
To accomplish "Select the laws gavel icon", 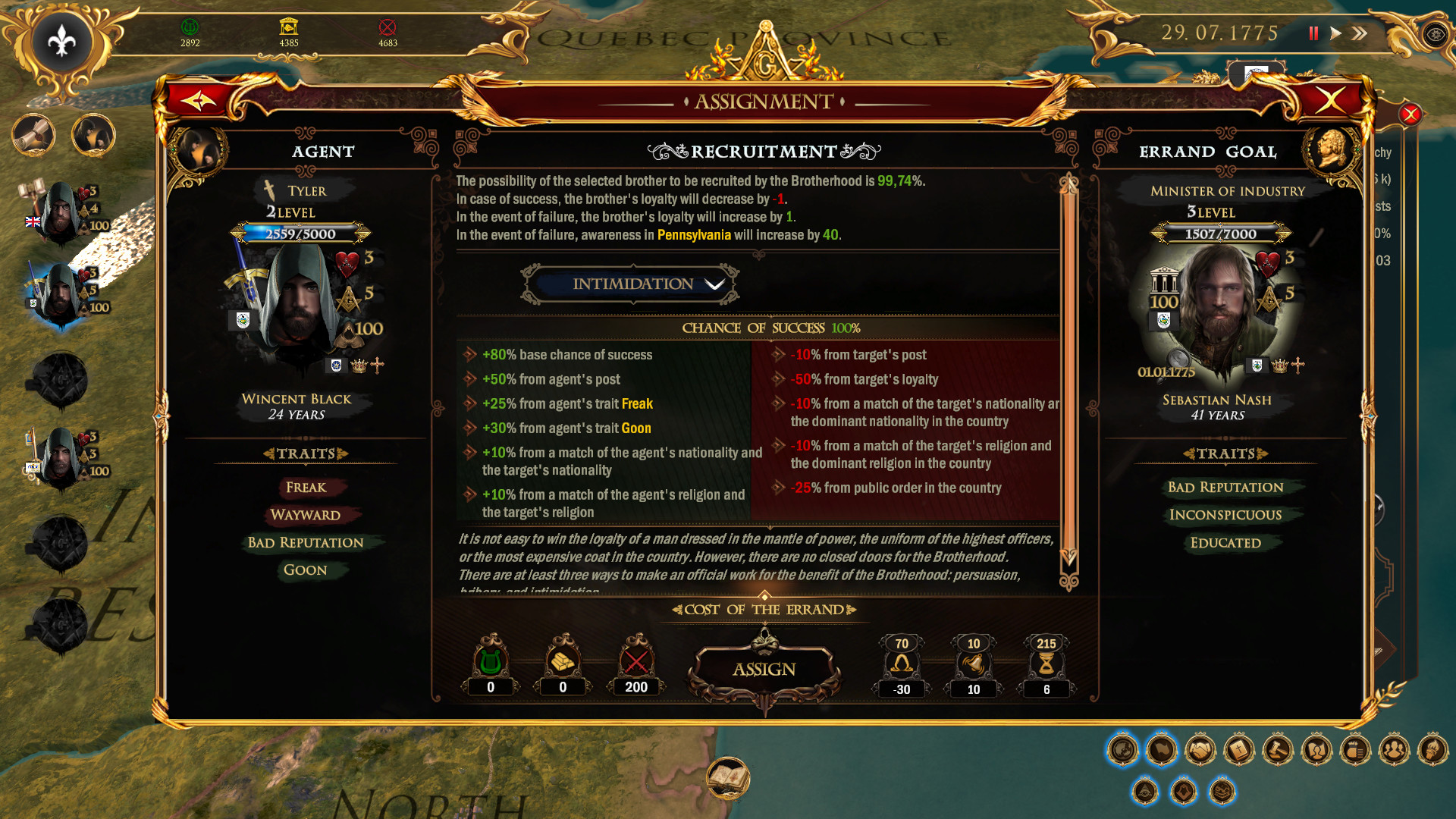I will pyautogui.click(x=1277, y=749).
